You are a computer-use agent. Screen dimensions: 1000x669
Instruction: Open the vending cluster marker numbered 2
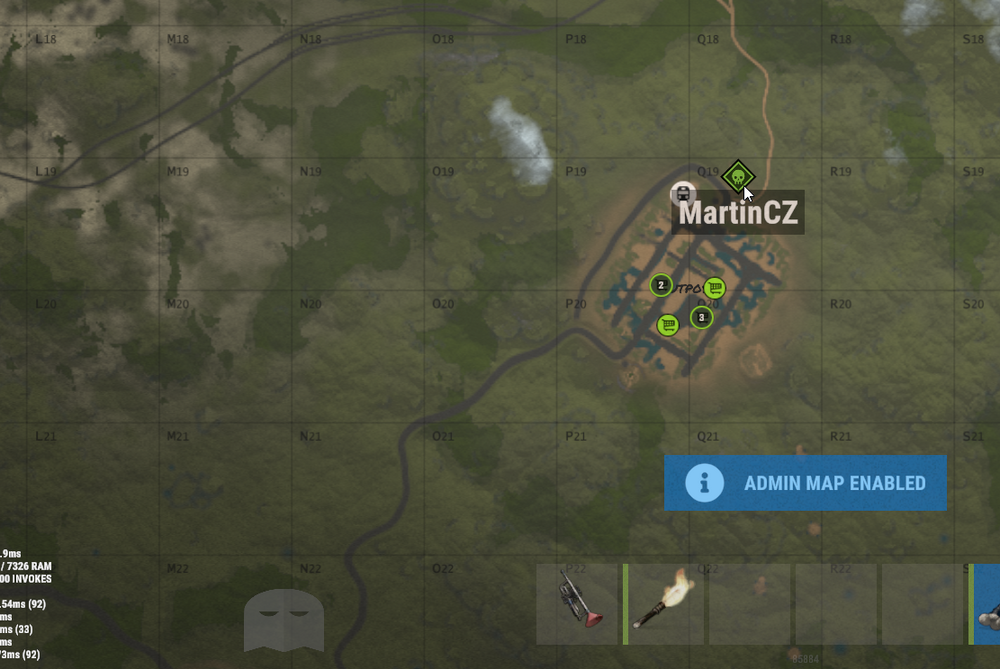coord(661,285)
